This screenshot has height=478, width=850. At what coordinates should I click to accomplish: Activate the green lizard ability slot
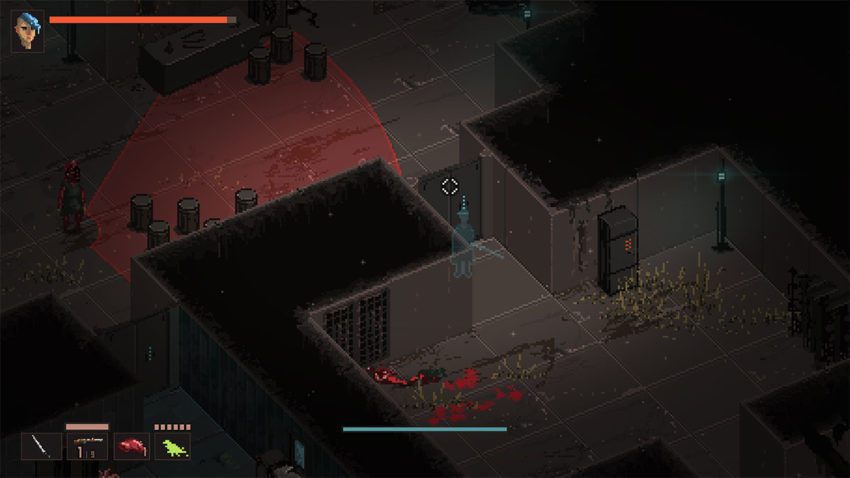[x=172, y=446]
